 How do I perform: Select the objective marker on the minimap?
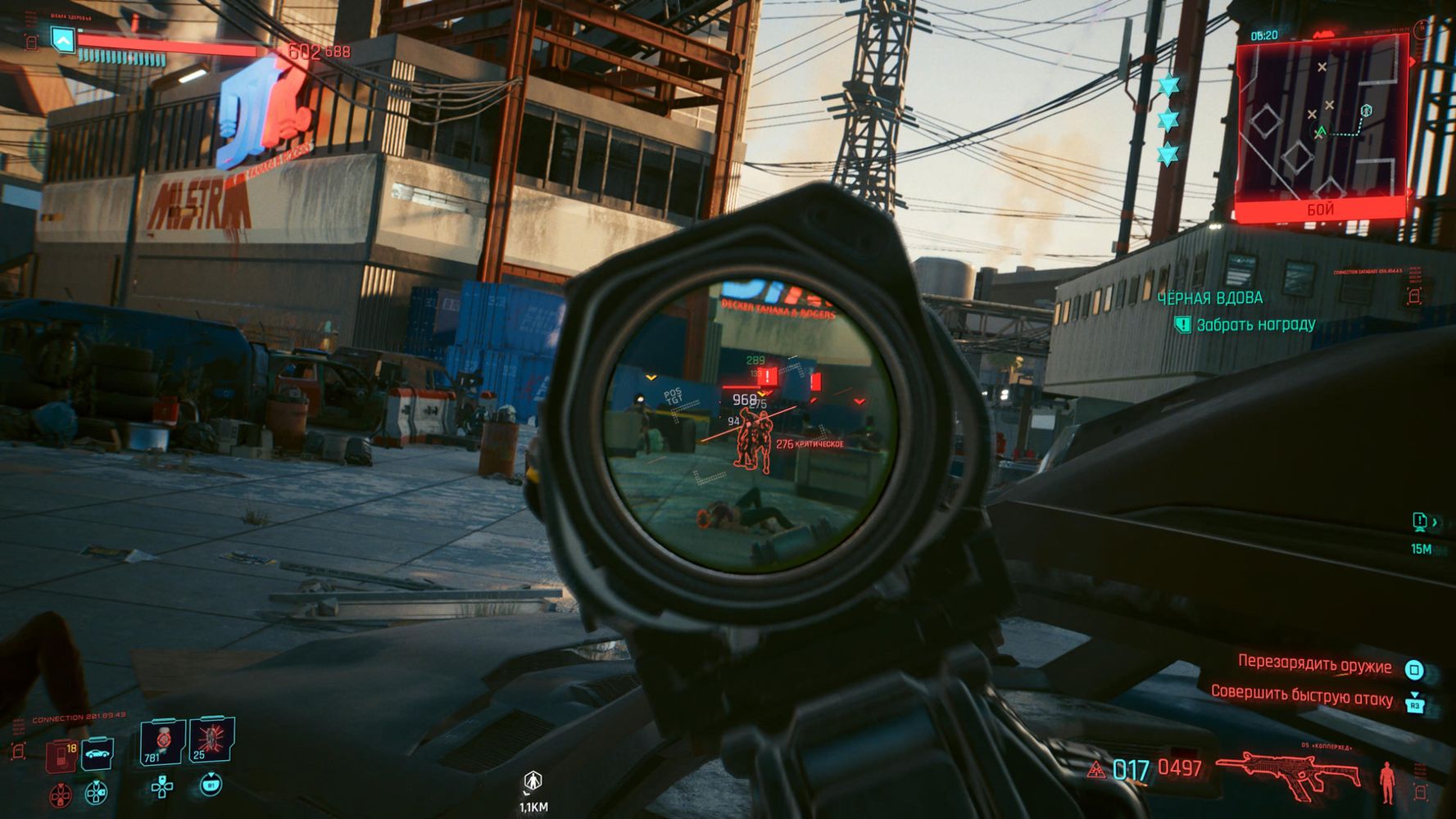click(1365, 111)
